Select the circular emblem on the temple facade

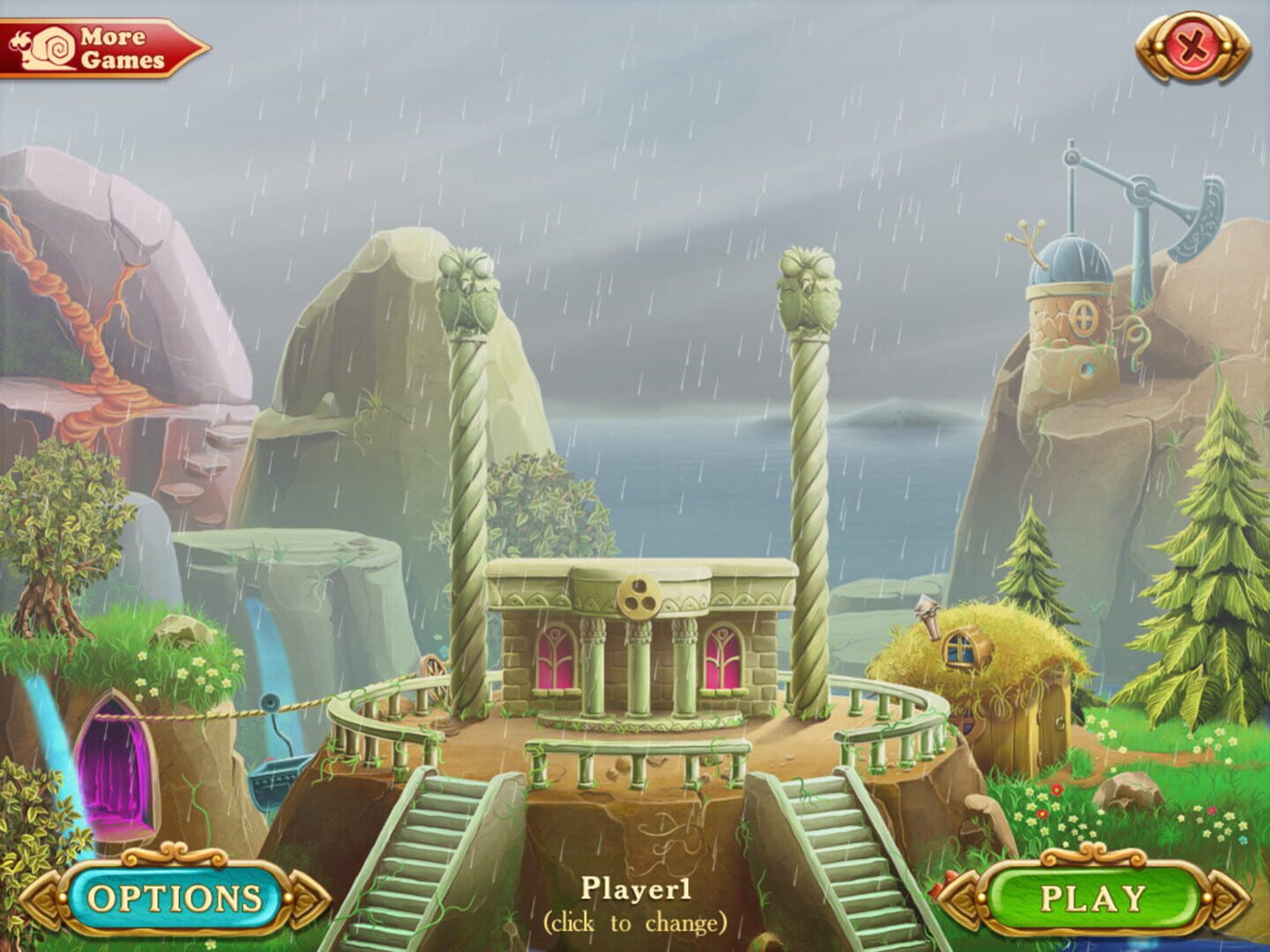638,596
